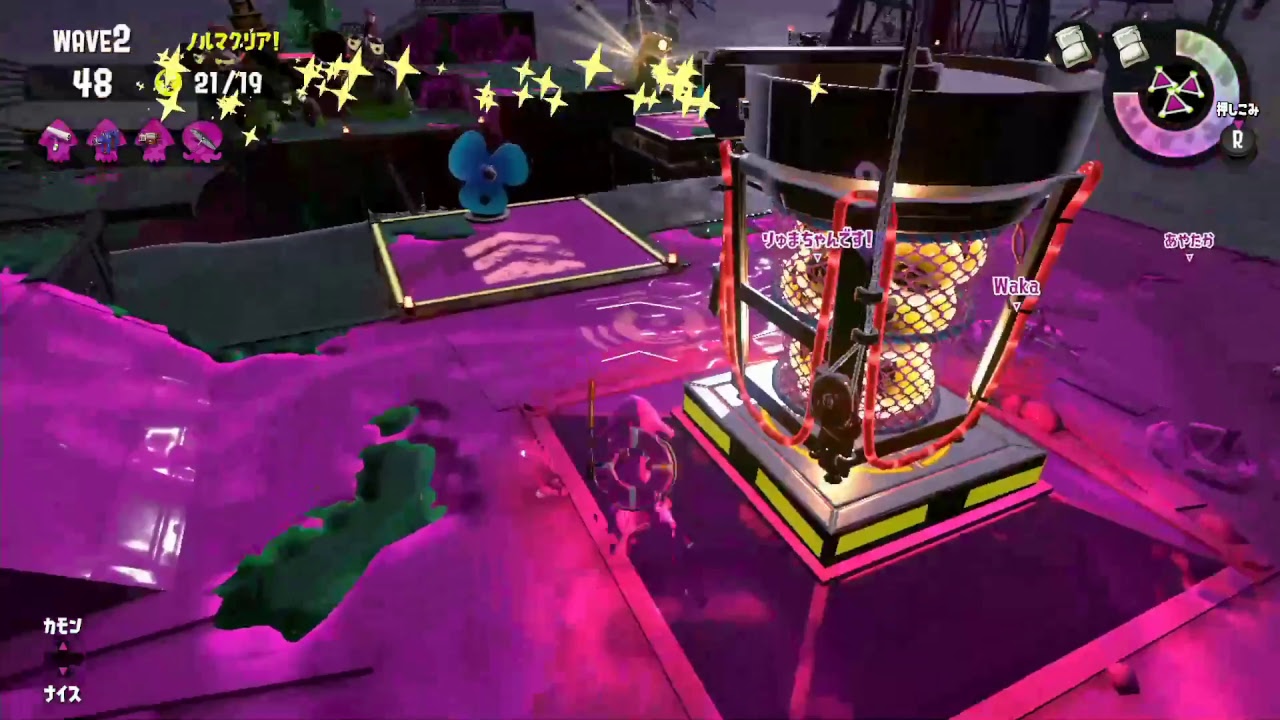
Task: Expand the marker below あやたお's name tag
Action: click(x=1189, y=257)
